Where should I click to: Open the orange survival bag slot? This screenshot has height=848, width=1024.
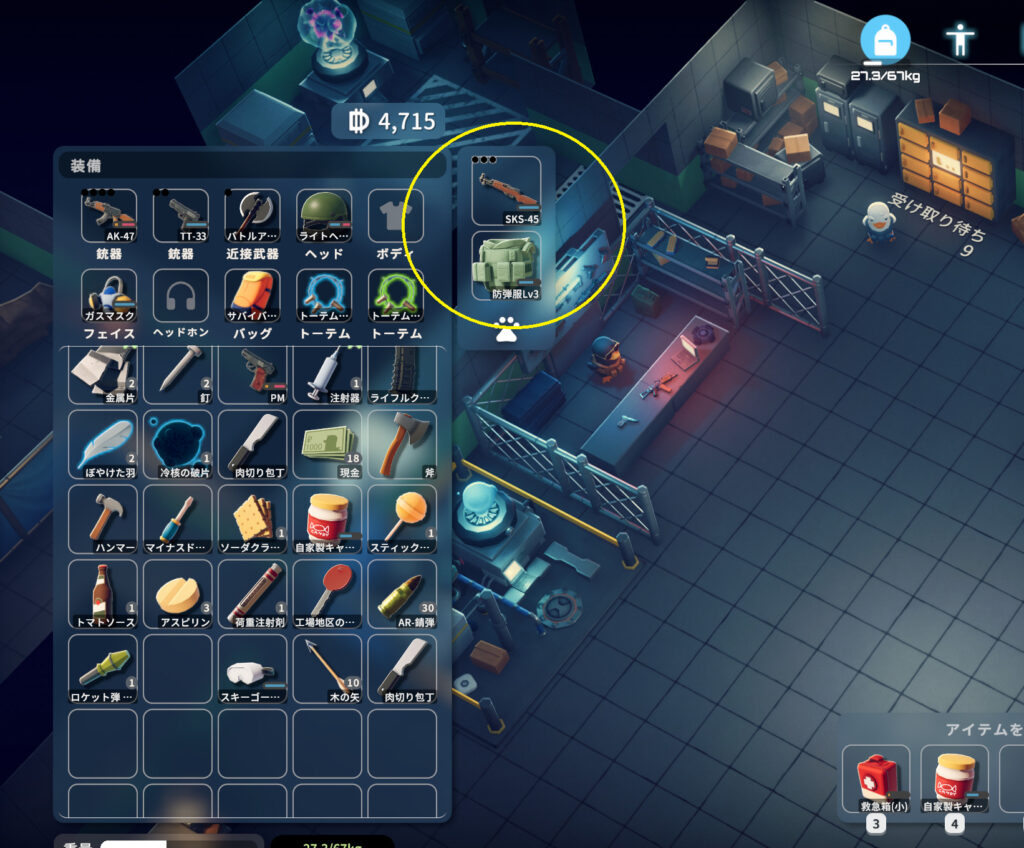(252, 295)
